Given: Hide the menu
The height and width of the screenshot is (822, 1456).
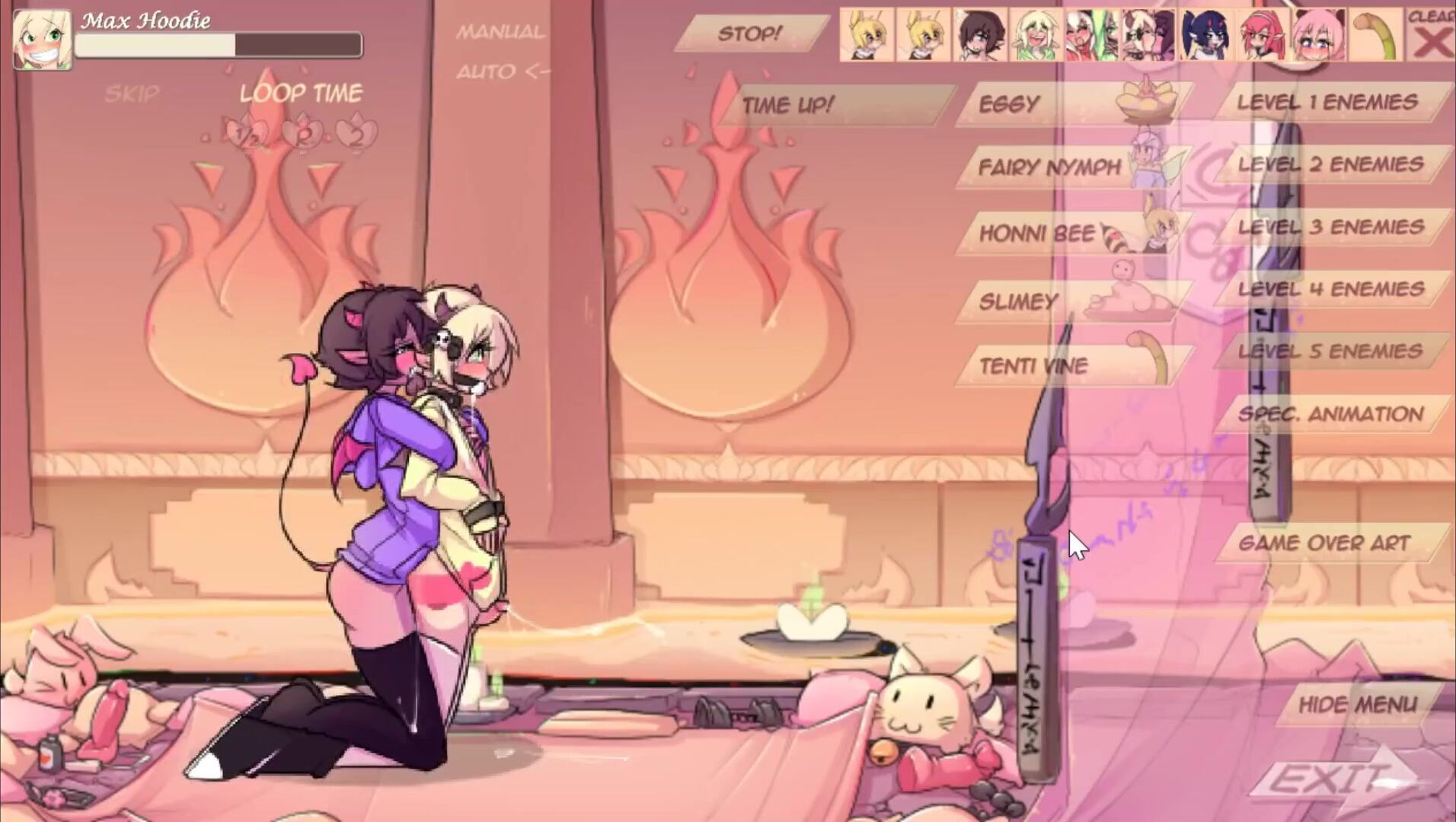Looking at the screenshot, I should 1357,705.
